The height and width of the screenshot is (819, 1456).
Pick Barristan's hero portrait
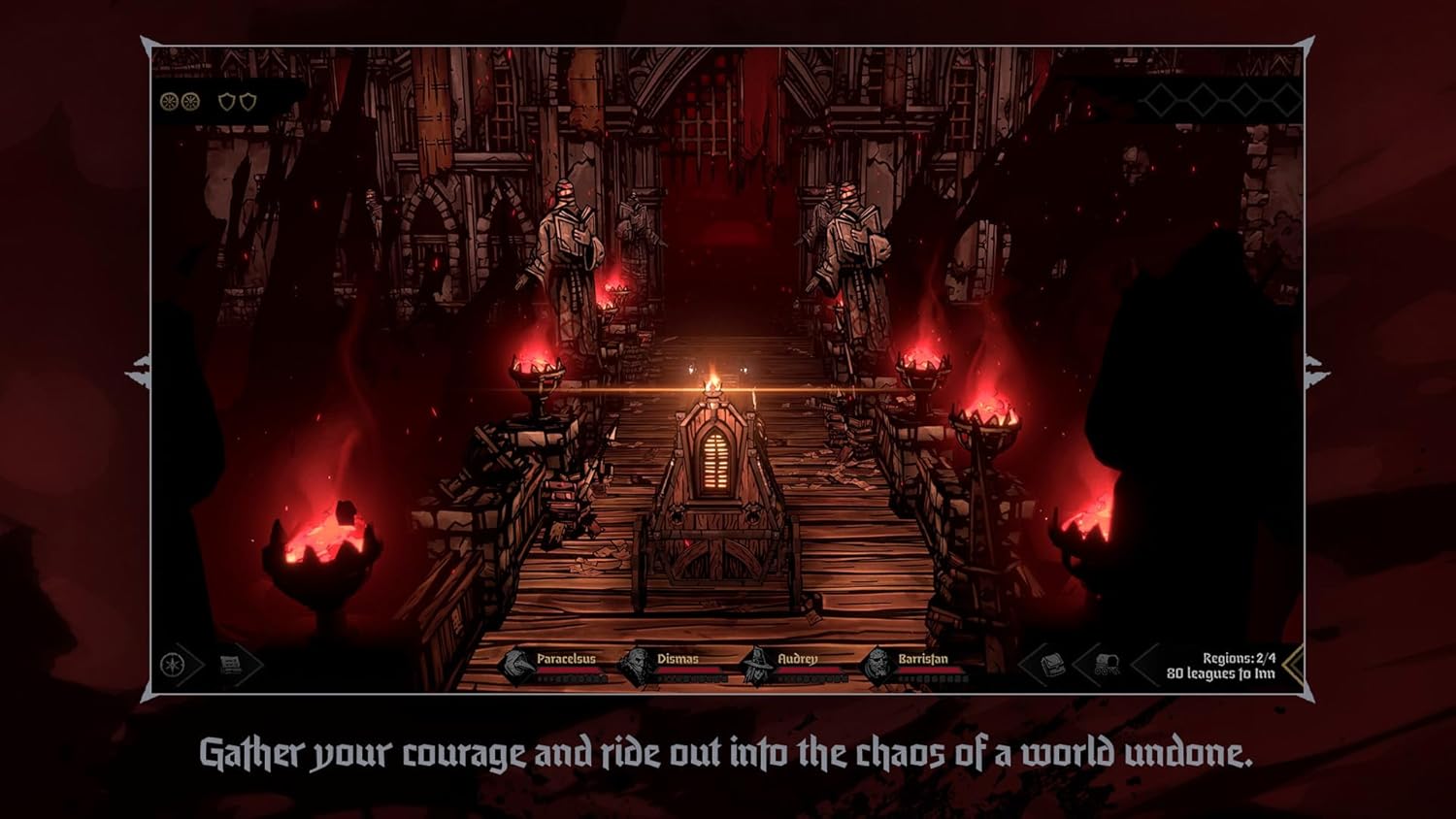(x=877, y=667)
